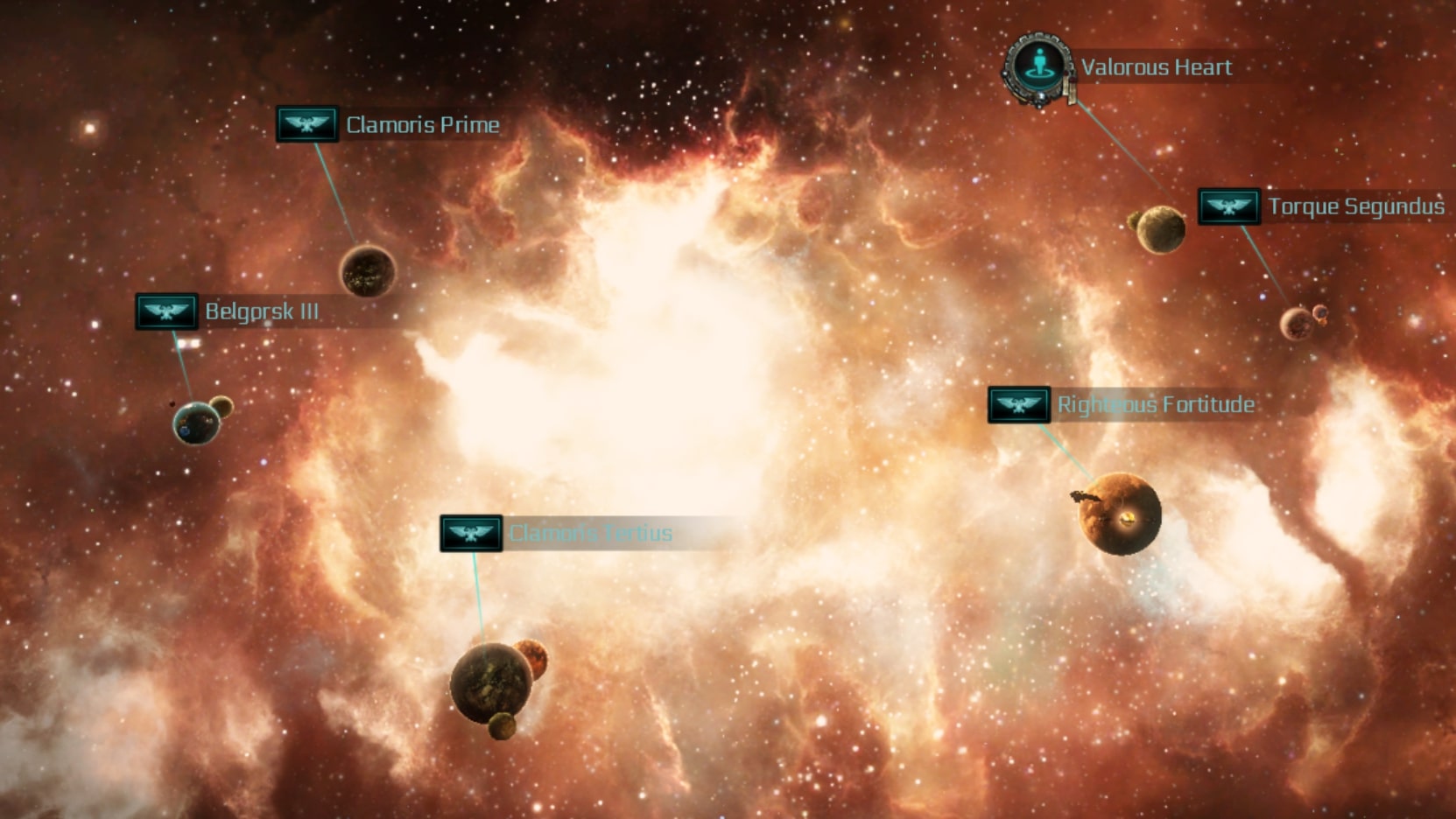Open the Belgorsk III mission marker
1456x819 pixels.
[x=166, y=311]
